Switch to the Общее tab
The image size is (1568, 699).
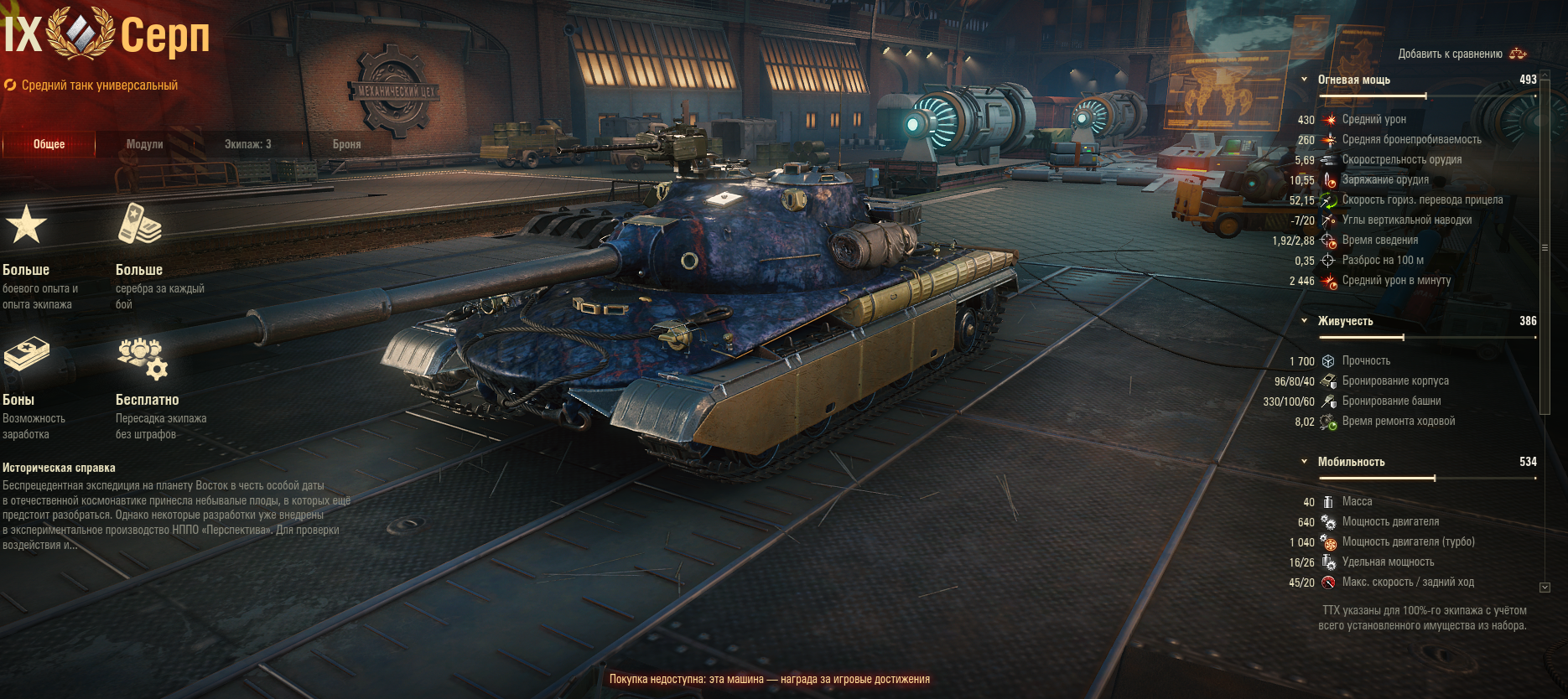tap(49, 144)
